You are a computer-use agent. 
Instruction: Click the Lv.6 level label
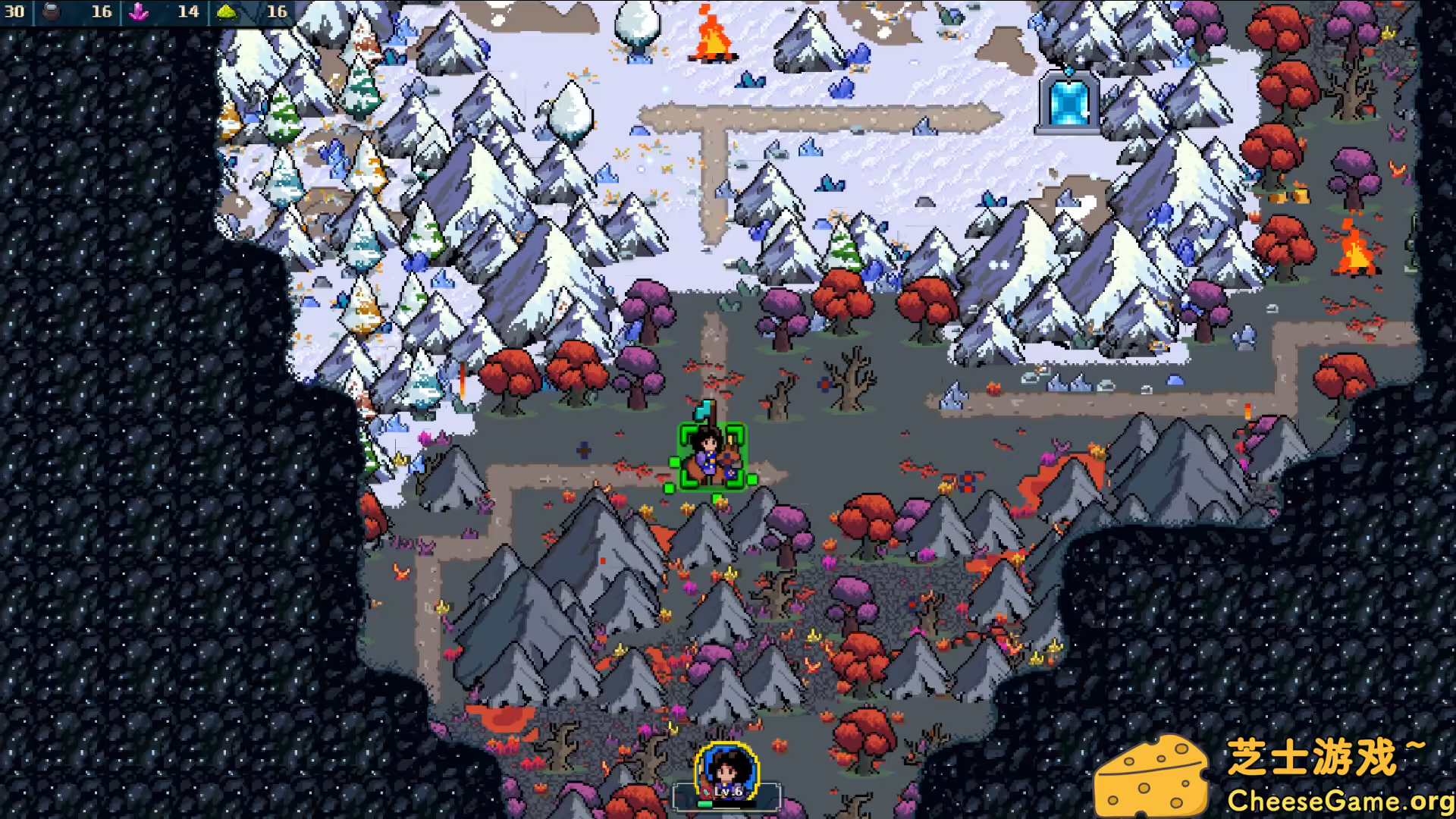pos(727,792)
